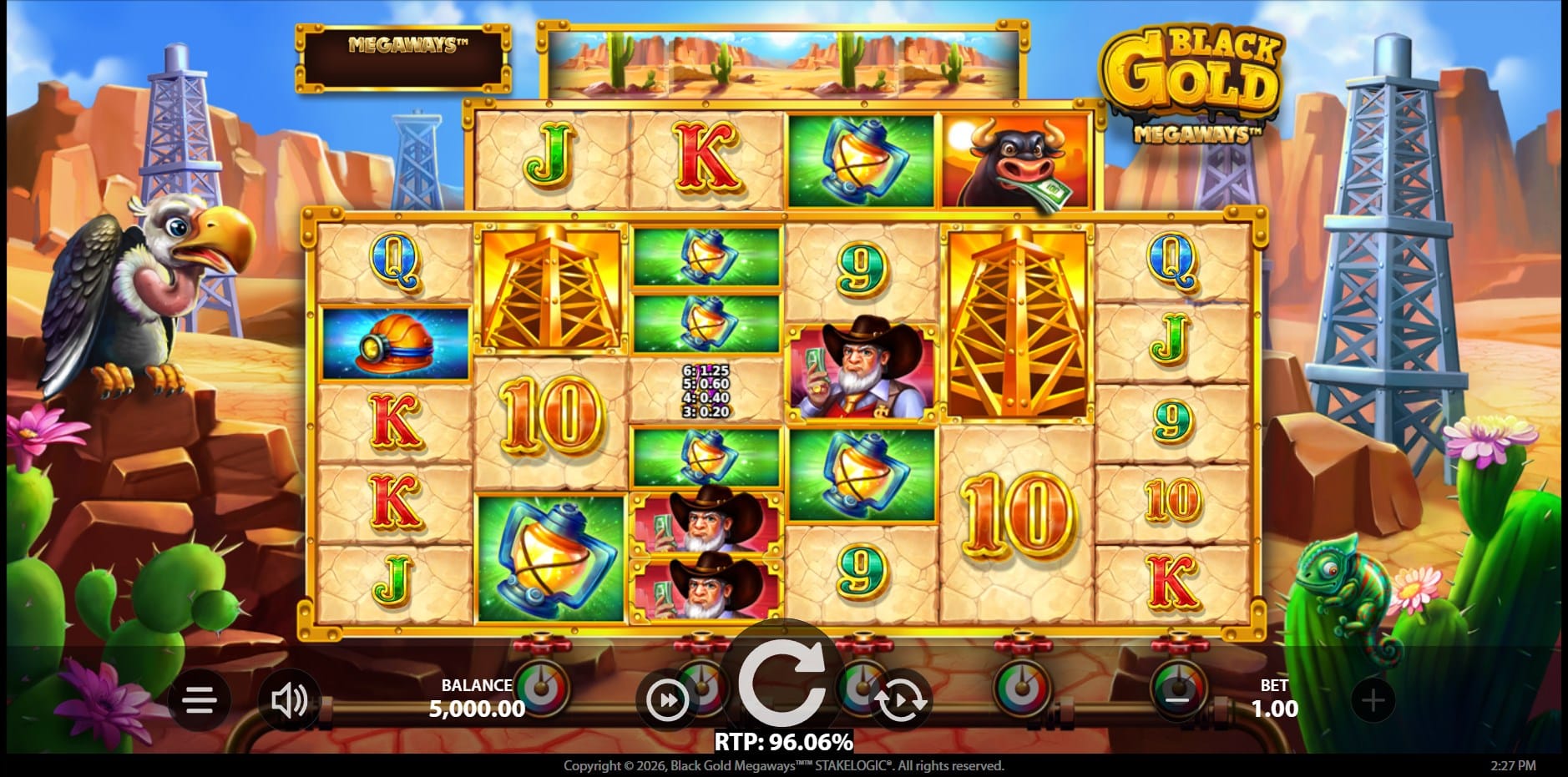
Task: Open the autoplay options
Action: tap(900, 701)
